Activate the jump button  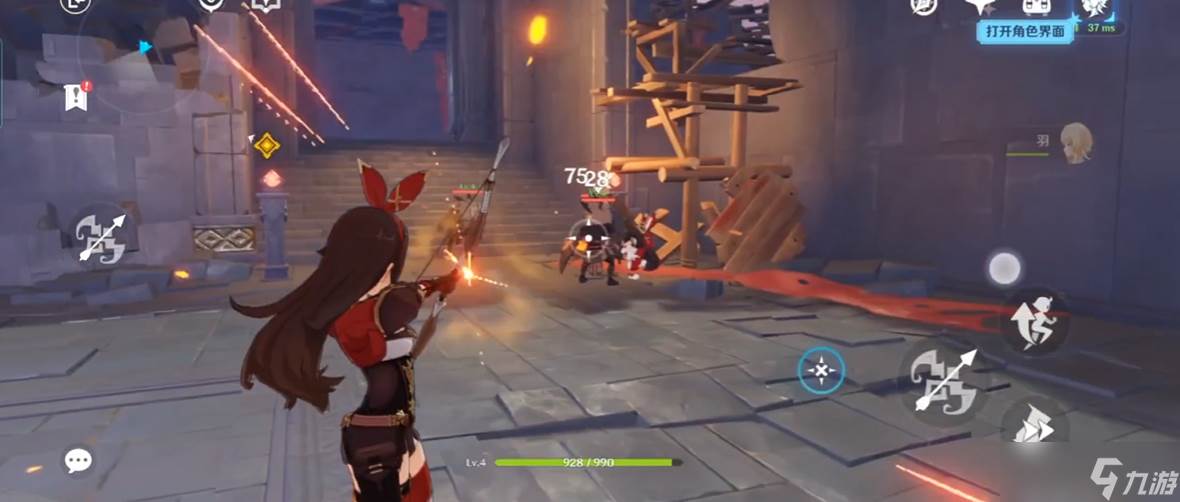tap(1033, 320)
